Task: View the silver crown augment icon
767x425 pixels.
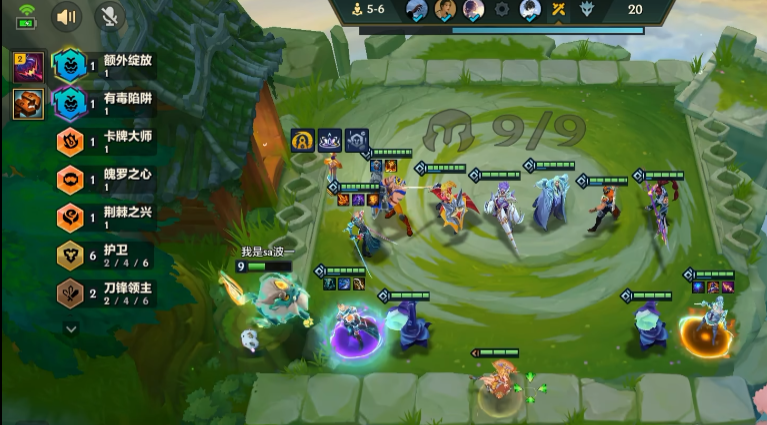Action: pyautogui.click(x=330, y=140)
